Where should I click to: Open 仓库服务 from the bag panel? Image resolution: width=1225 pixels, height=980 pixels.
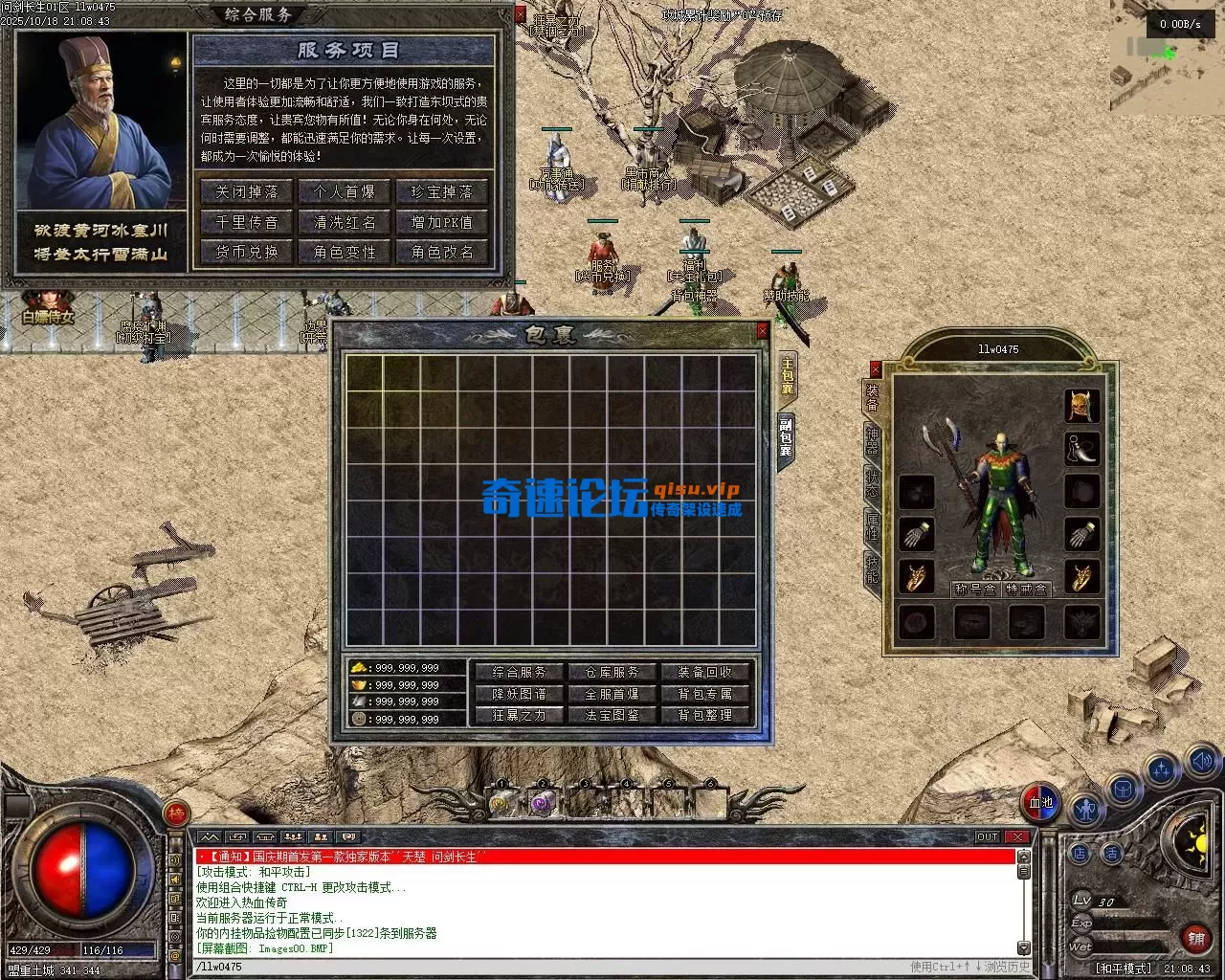point(612,672)
